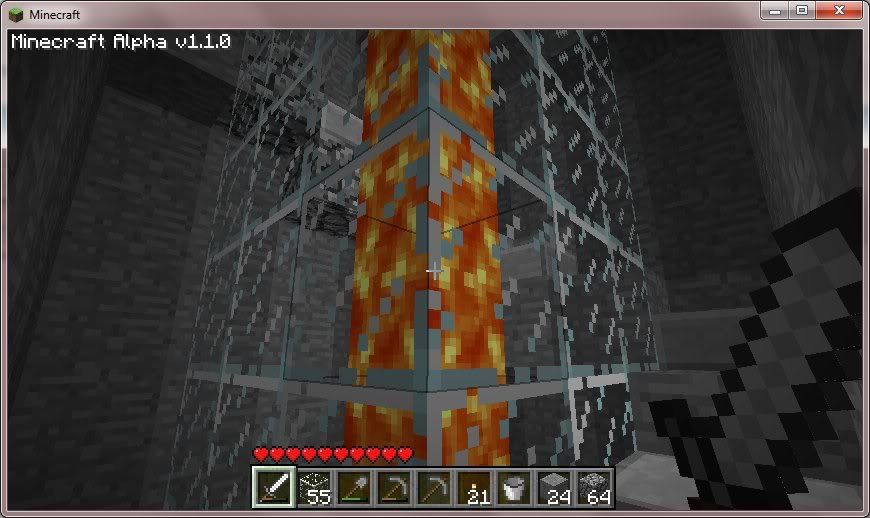Image resolution: width=870 pixels, height=518 pixels.
Task: Select the iron sword hotbar slot
Action: [x=273, y=487]
